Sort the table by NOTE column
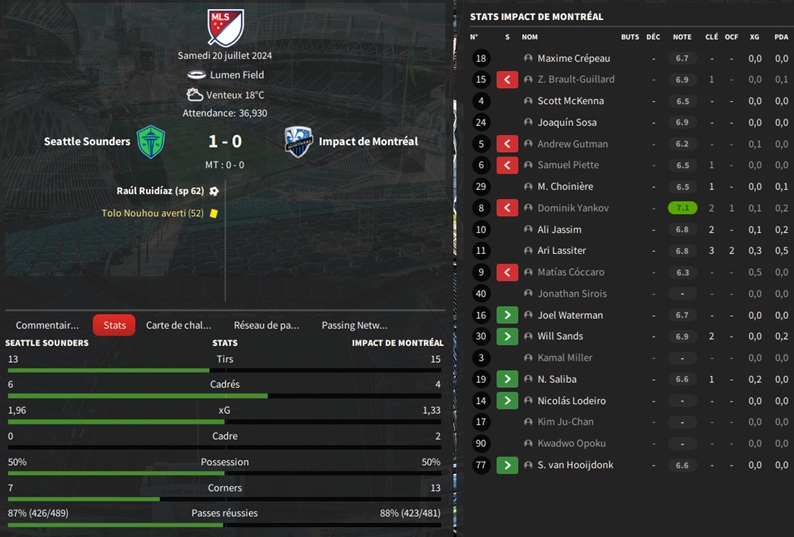 [x=682, y=37]
